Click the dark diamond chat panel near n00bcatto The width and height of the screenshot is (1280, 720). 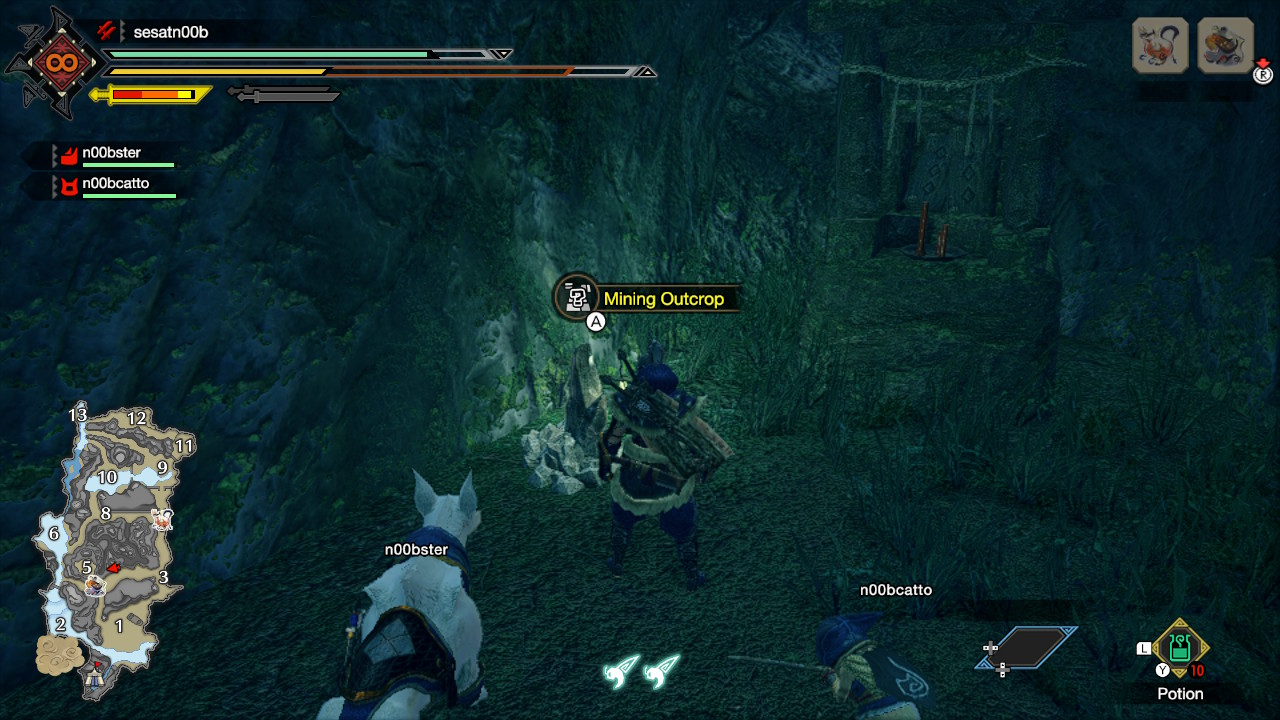(x=1030, y=648)
